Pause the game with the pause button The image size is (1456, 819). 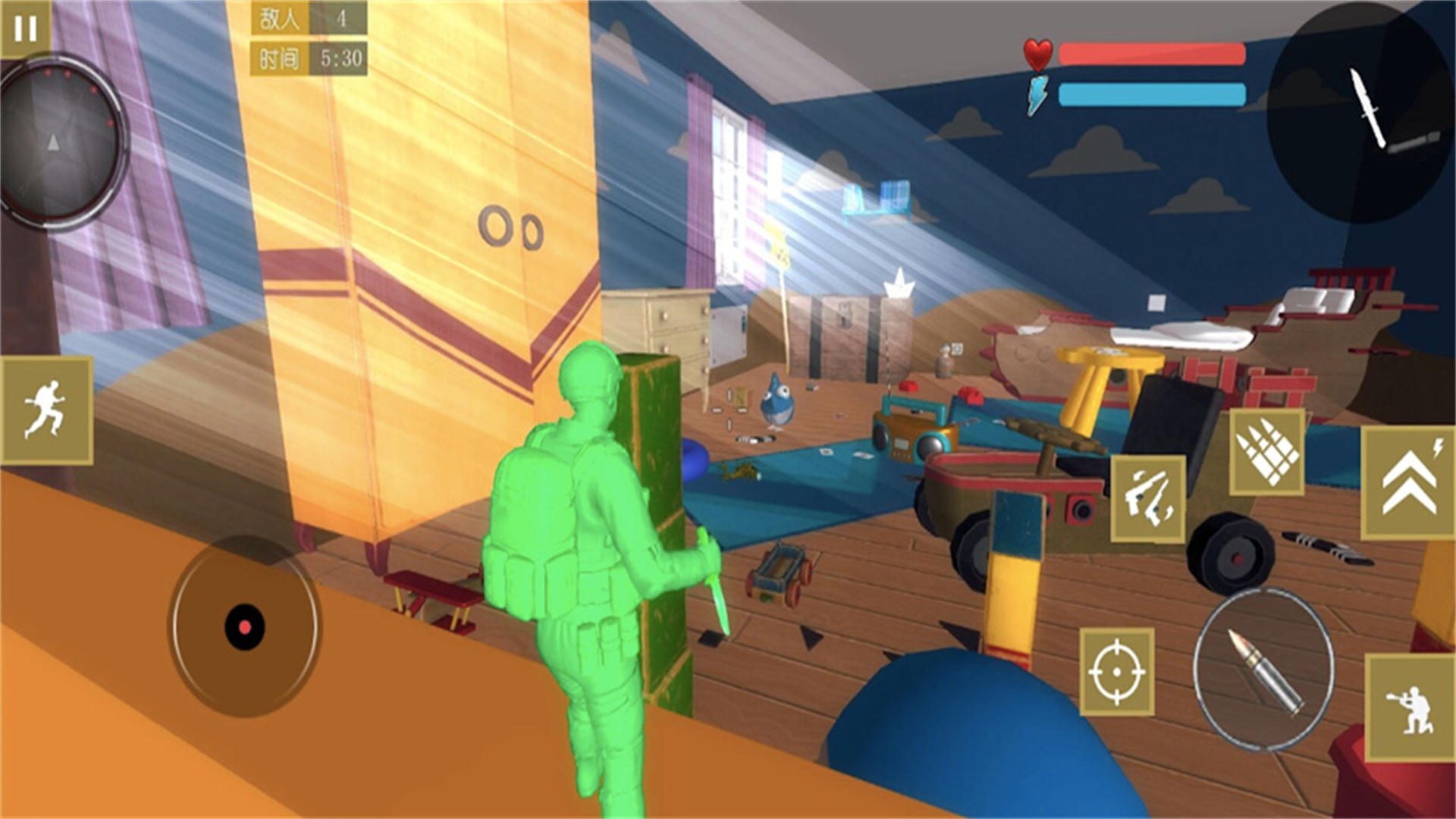coord(24,29)
